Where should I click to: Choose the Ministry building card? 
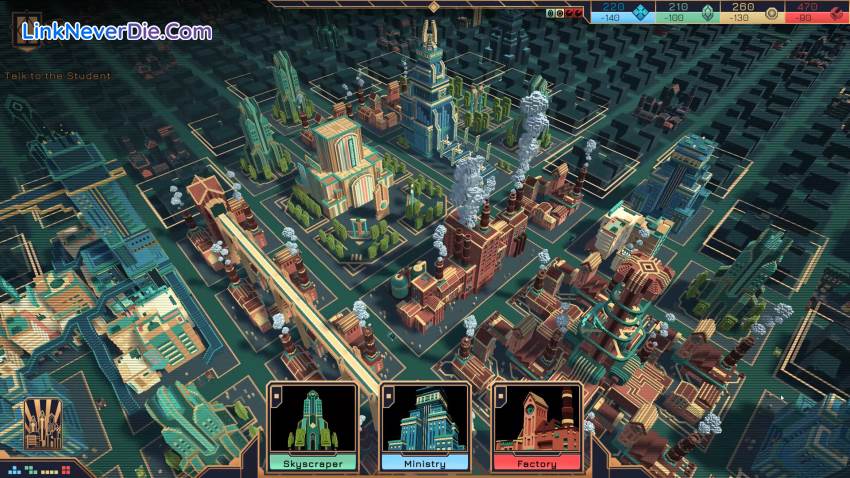(425, 427)
